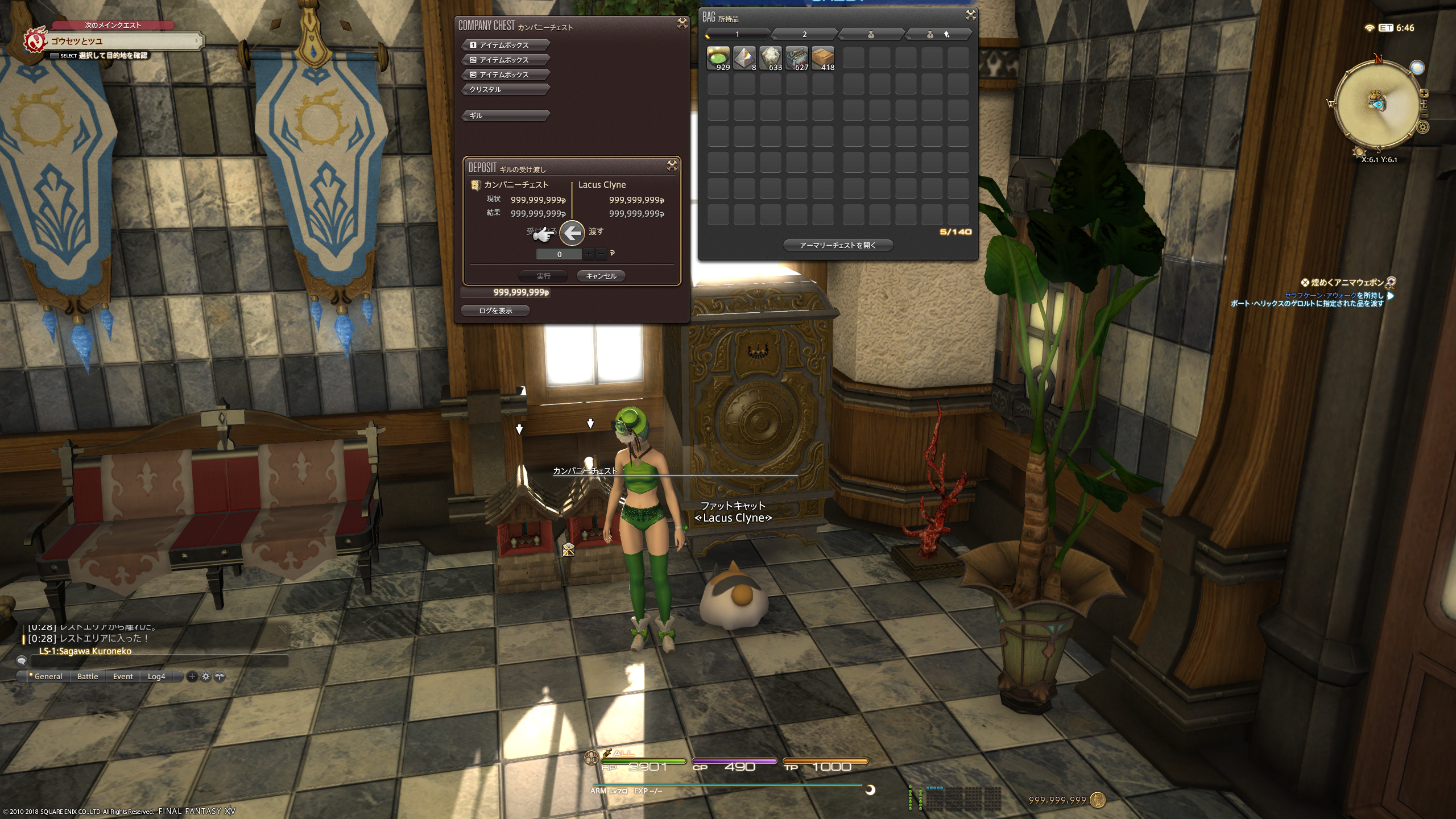Image resolution: width=1456 pixels, height=819 pixels.
Task: Zoom in the minimap with plus button
Action: pos(1424,93)
